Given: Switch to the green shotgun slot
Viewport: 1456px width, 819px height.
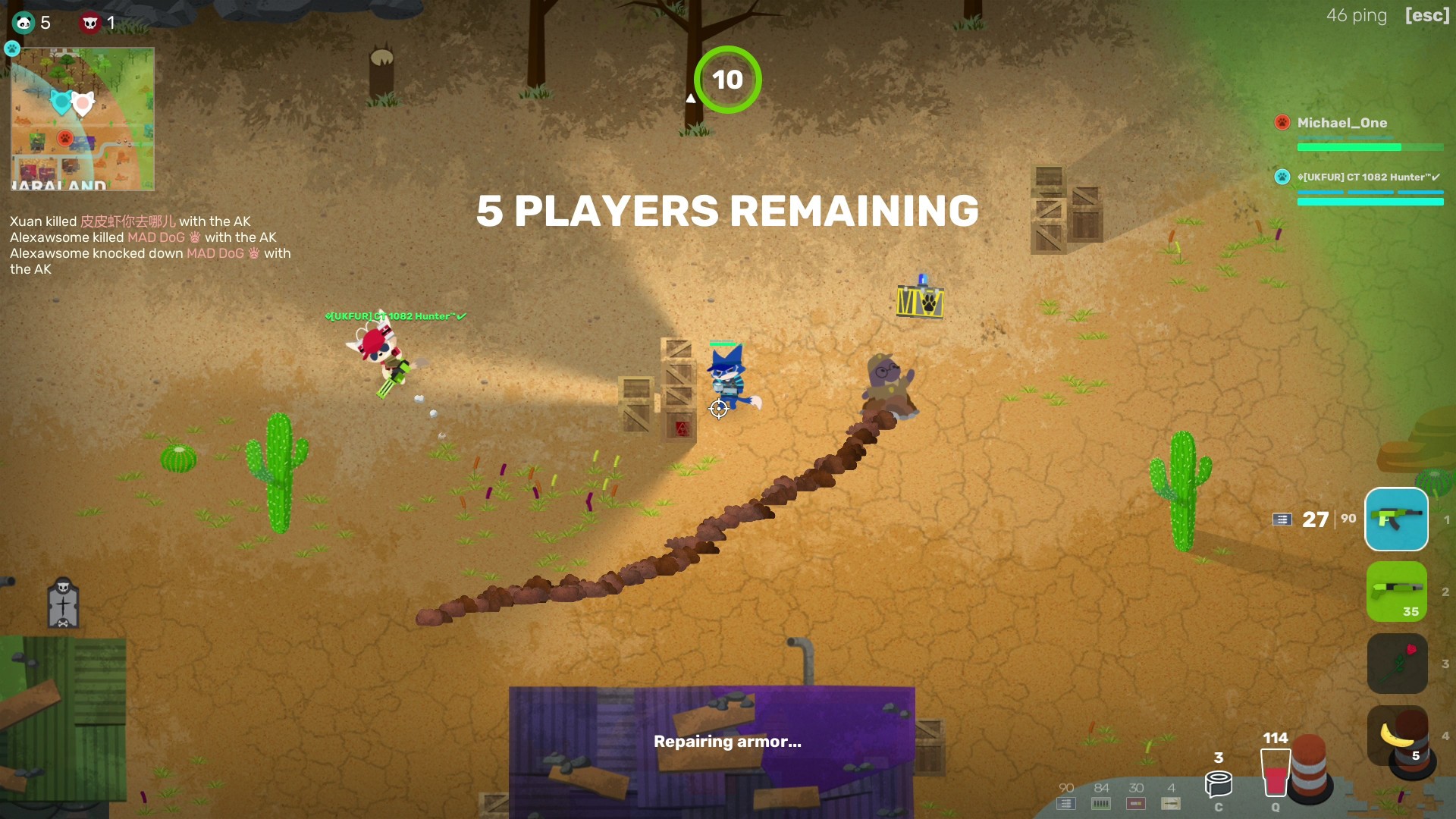Looking at the screenshot, I should tap(1396, 591).
